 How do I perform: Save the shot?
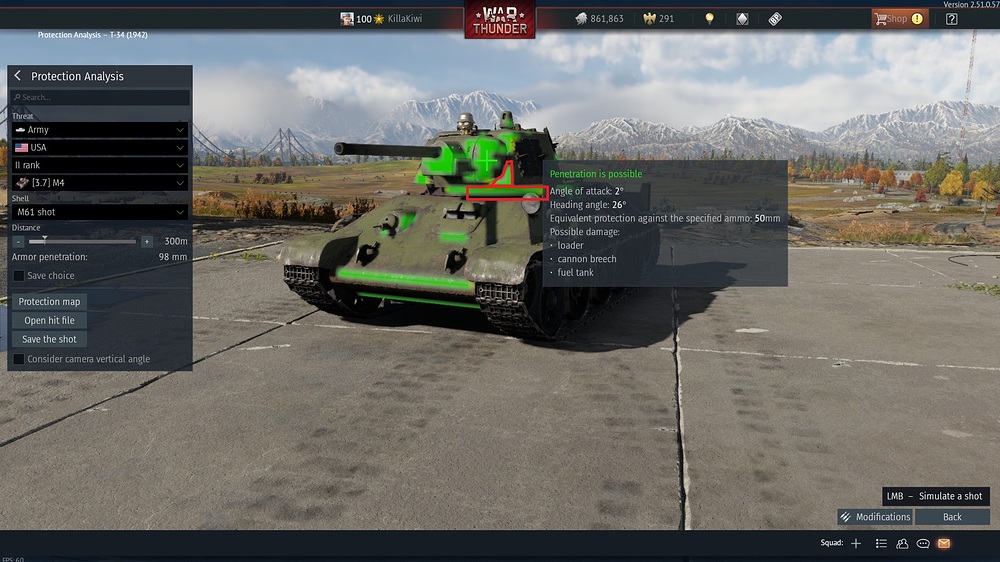click(x=49, y=339)
